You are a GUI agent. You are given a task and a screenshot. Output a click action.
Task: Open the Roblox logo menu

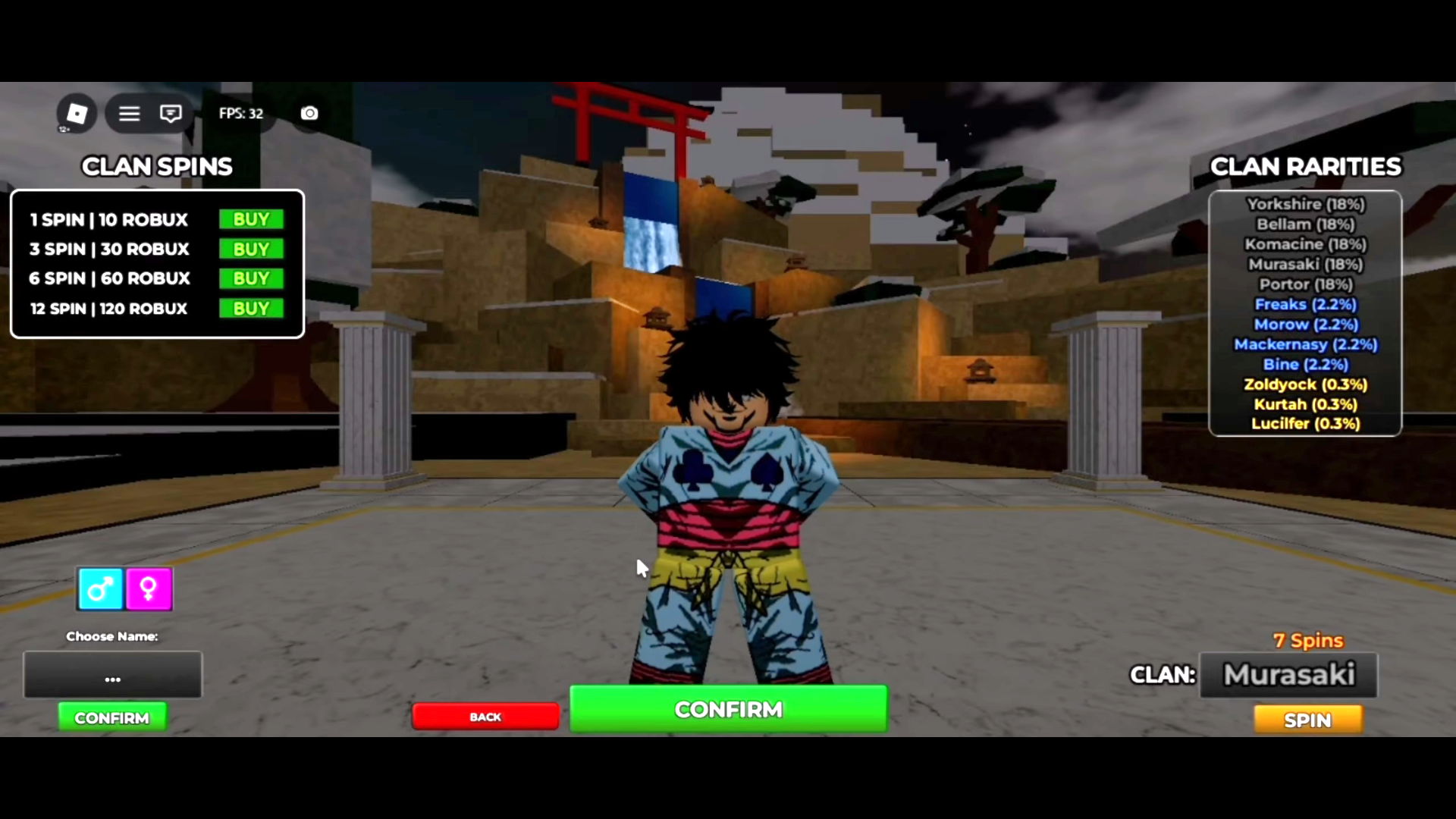point(76,113)
